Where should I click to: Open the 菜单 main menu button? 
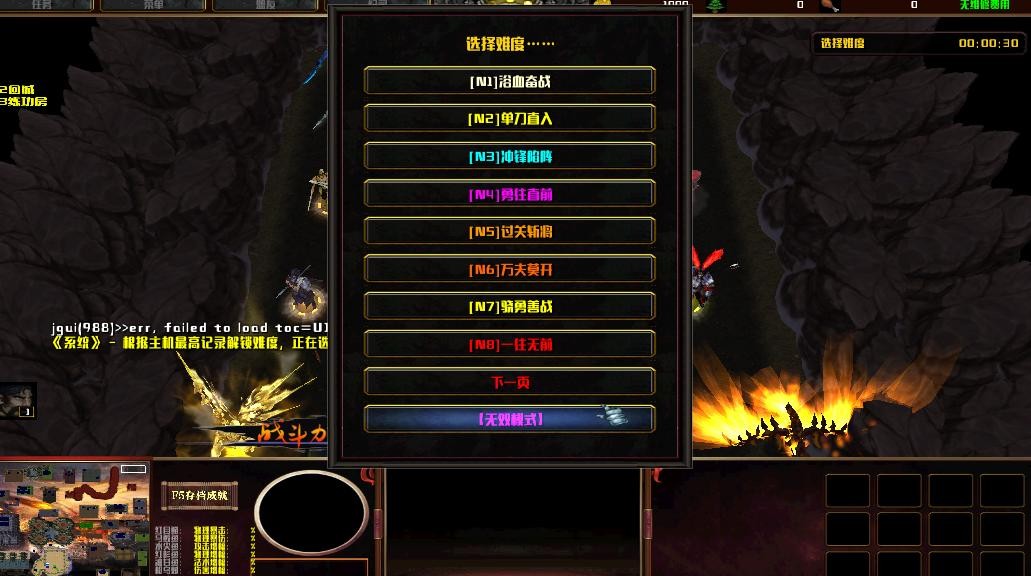point(152,5)
